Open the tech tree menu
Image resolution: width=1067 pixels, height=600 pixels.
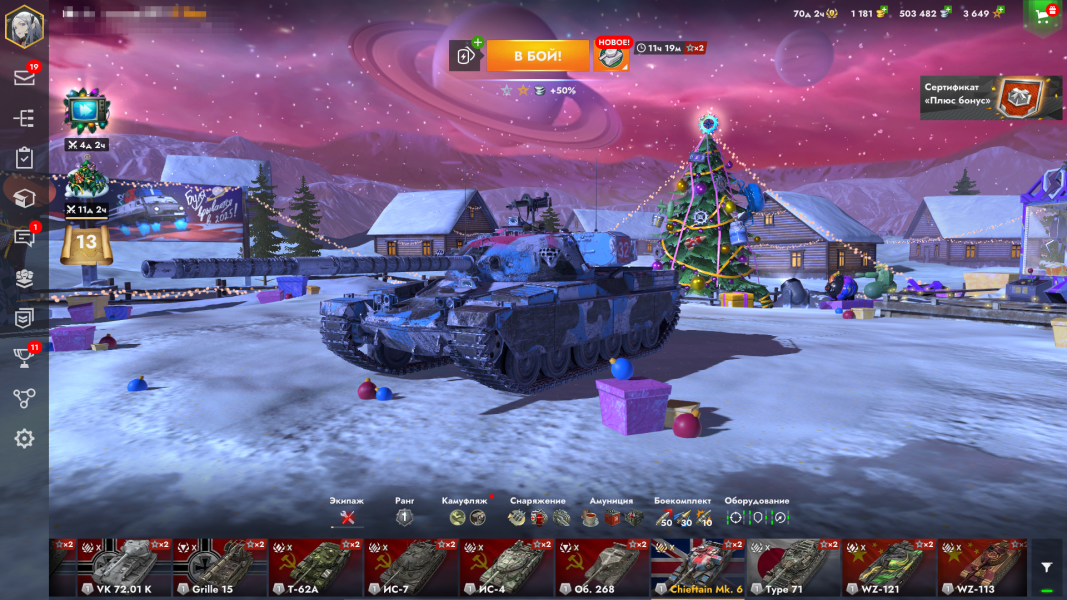pos(24,118)
